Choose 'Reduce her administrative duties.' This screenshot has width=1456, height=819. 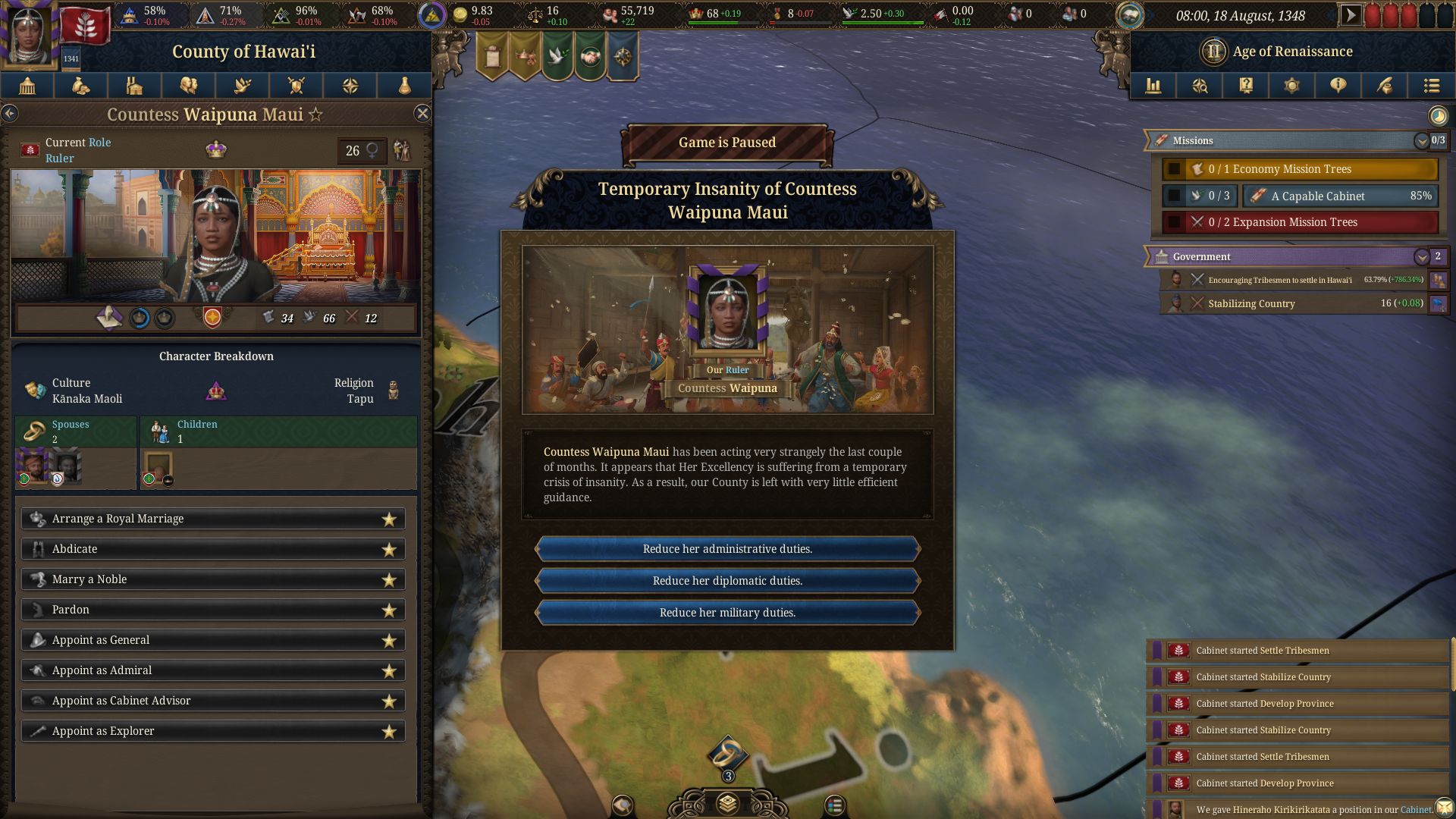(727, 549)
